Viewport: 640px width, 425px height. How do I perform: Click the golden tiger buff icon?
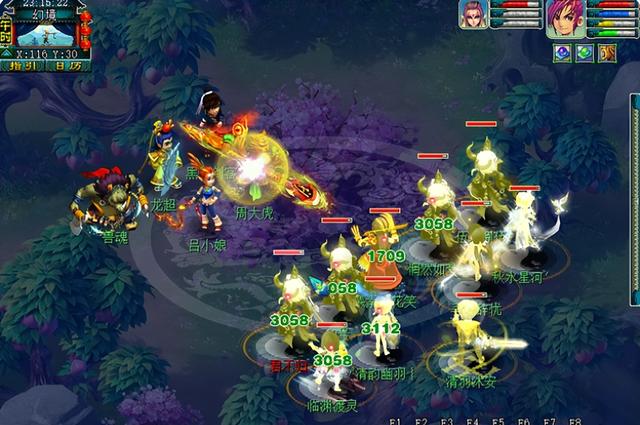607,52
